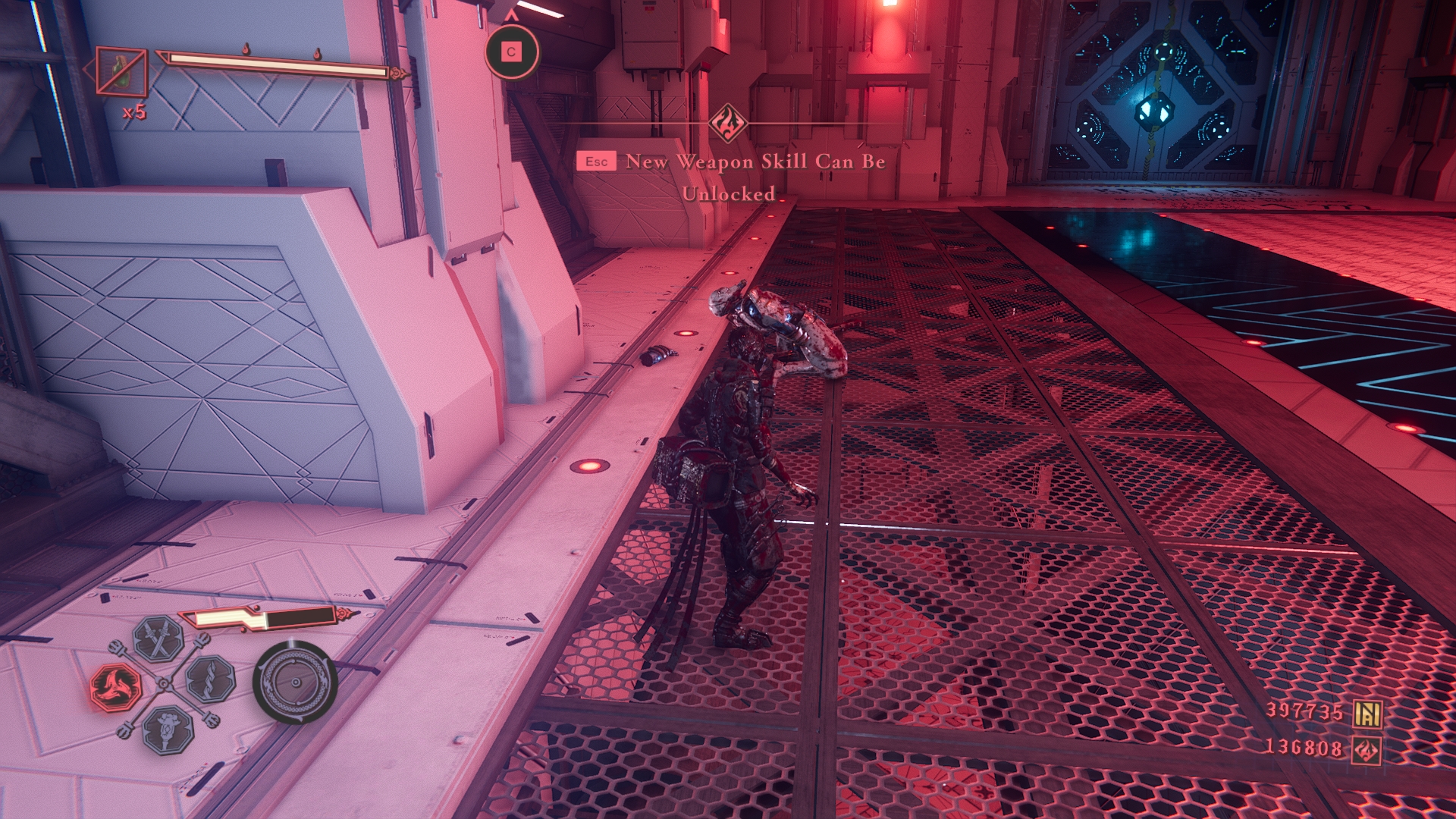Open the New Weapon Skill notification
This screenshot has height=819, width=1456.
point(754,177)
